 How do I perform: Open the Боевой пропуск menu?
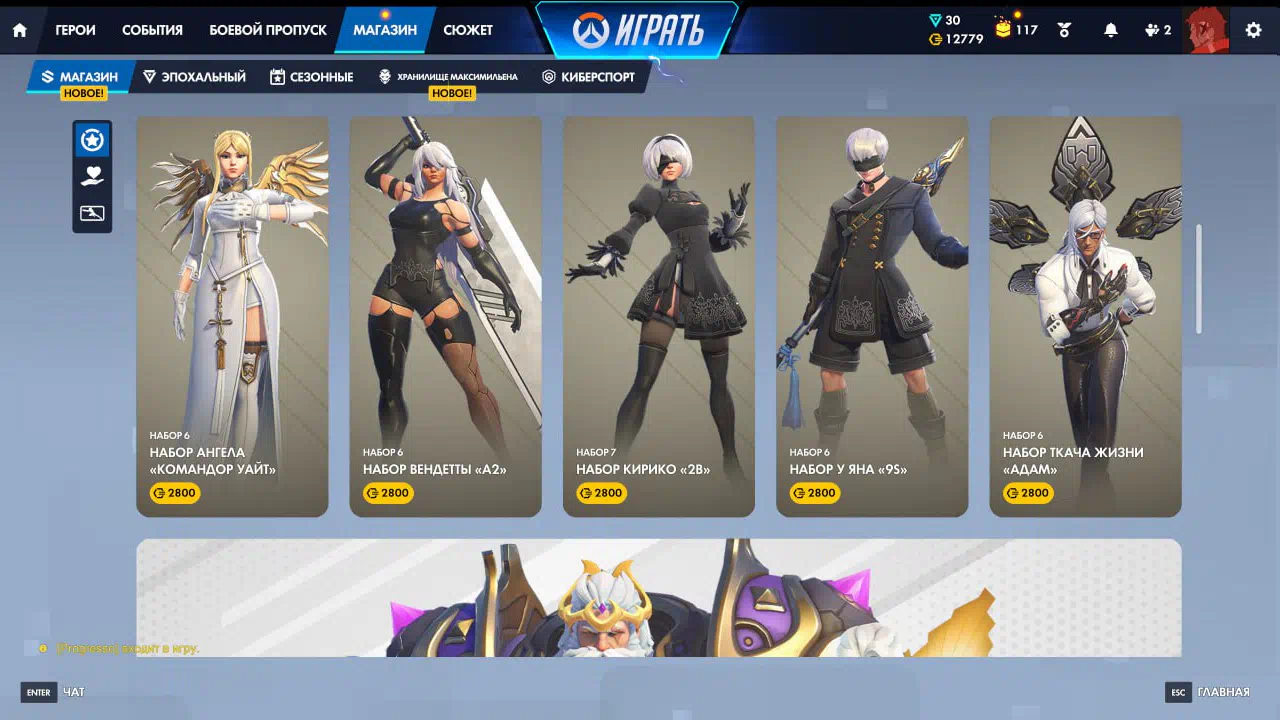click(267, 30)
